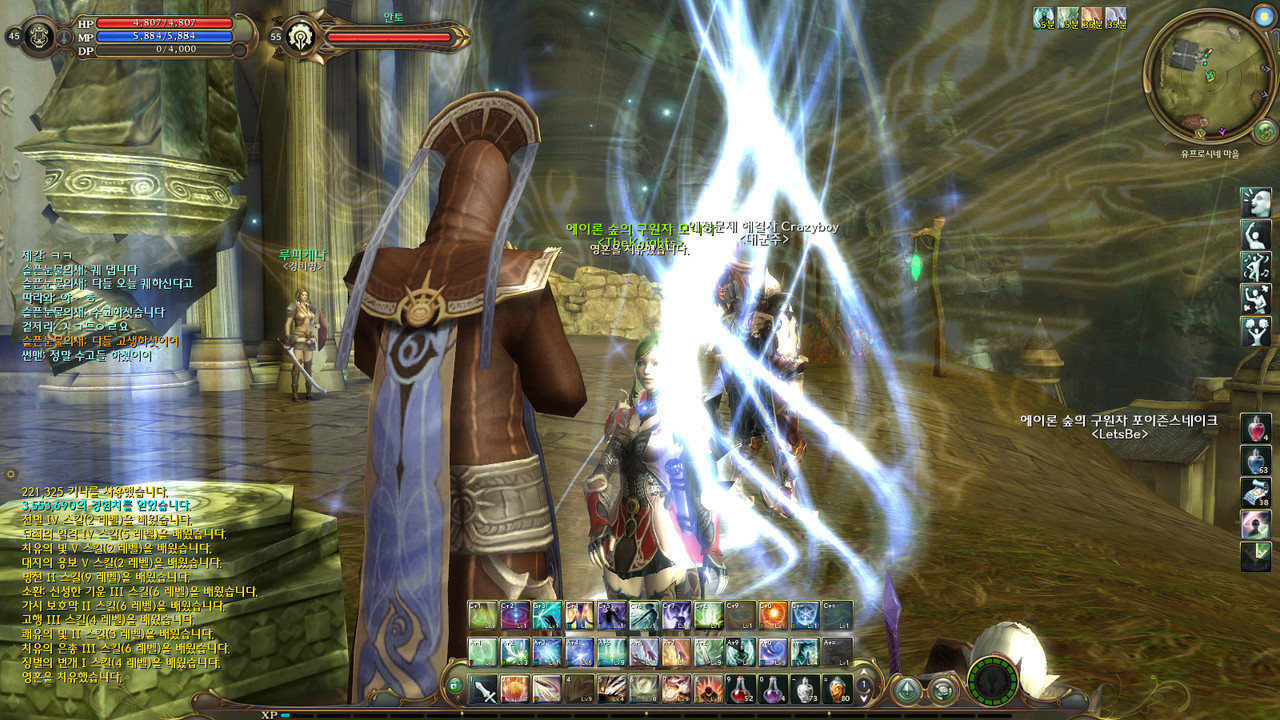Toggle the hotbar lock button
This screenshot has height=720, width=1280.
coord(455,686)
